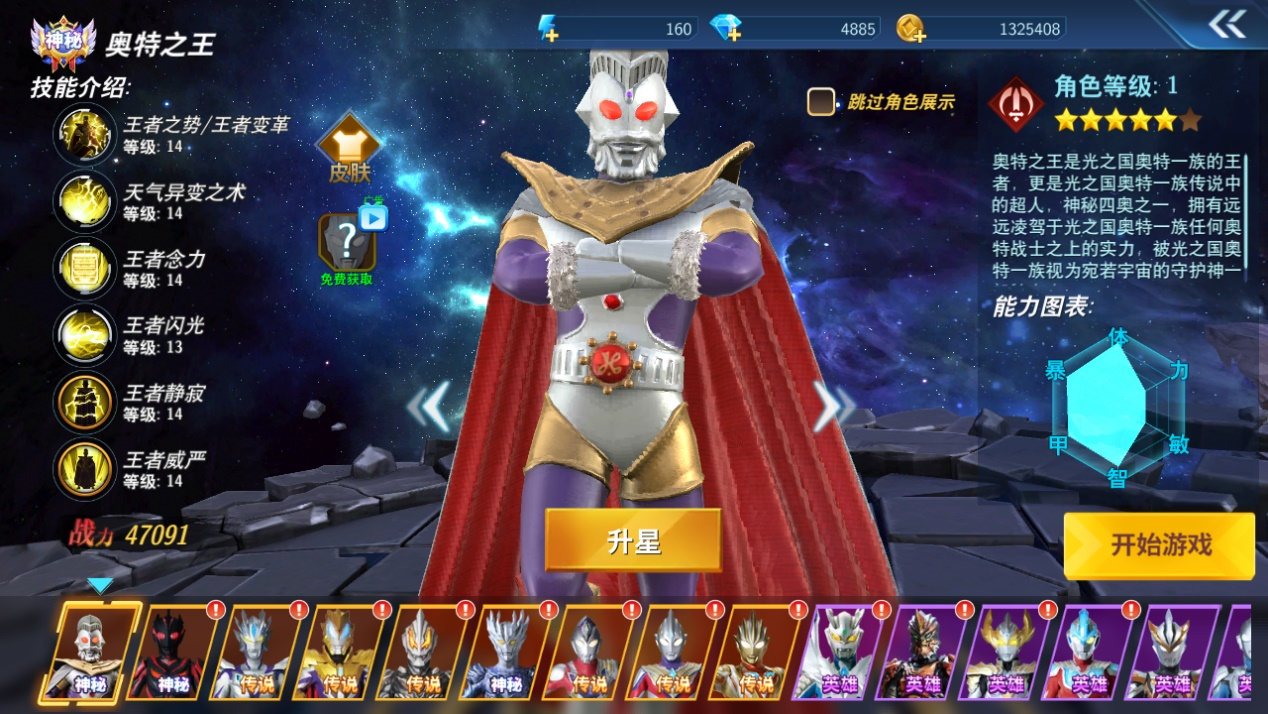Pick the black-and-red 神秘 character thumbnail

[x=175, y=652]
